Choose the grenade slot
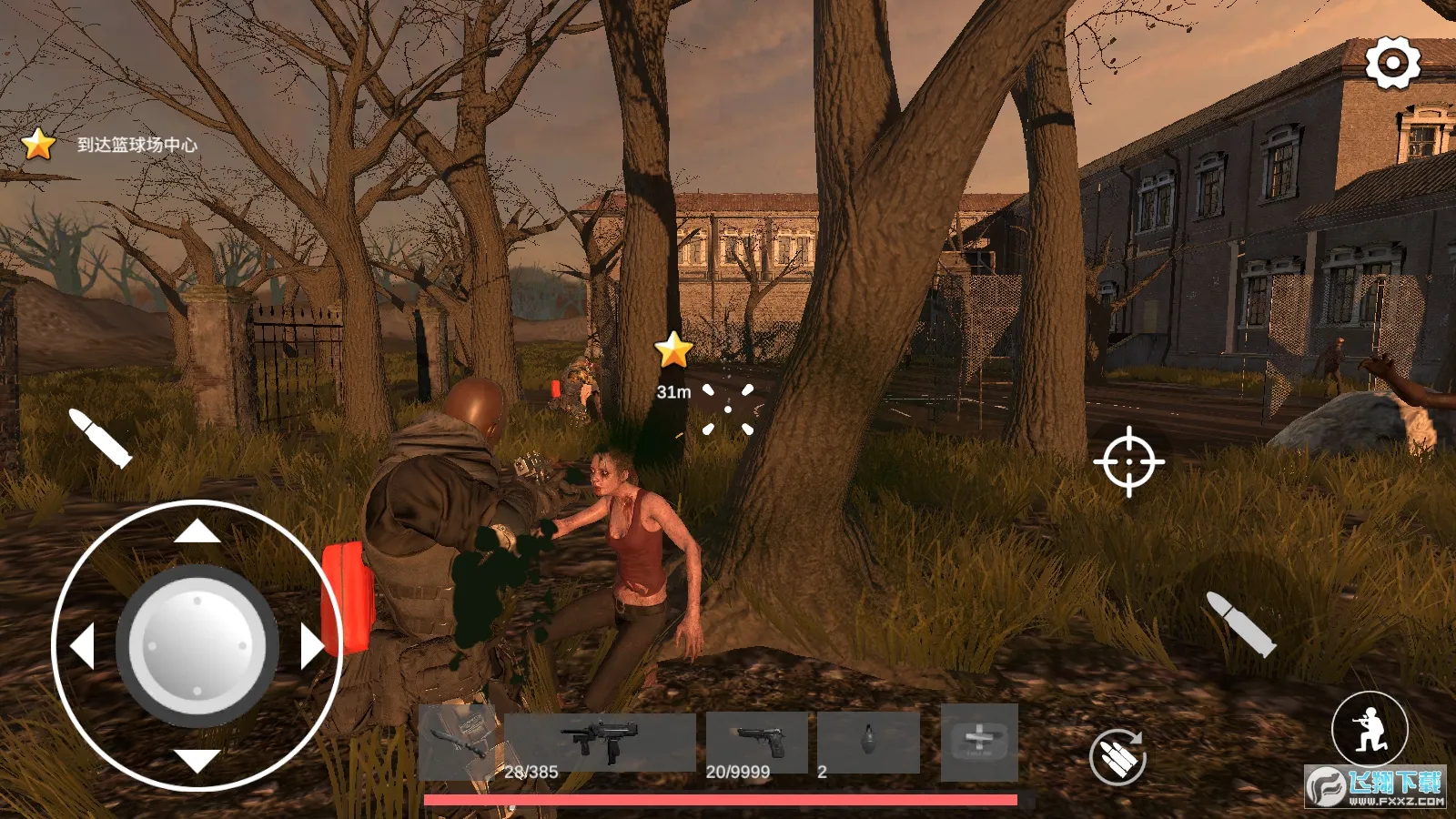 pyautogui.click(x=868, y=742)
